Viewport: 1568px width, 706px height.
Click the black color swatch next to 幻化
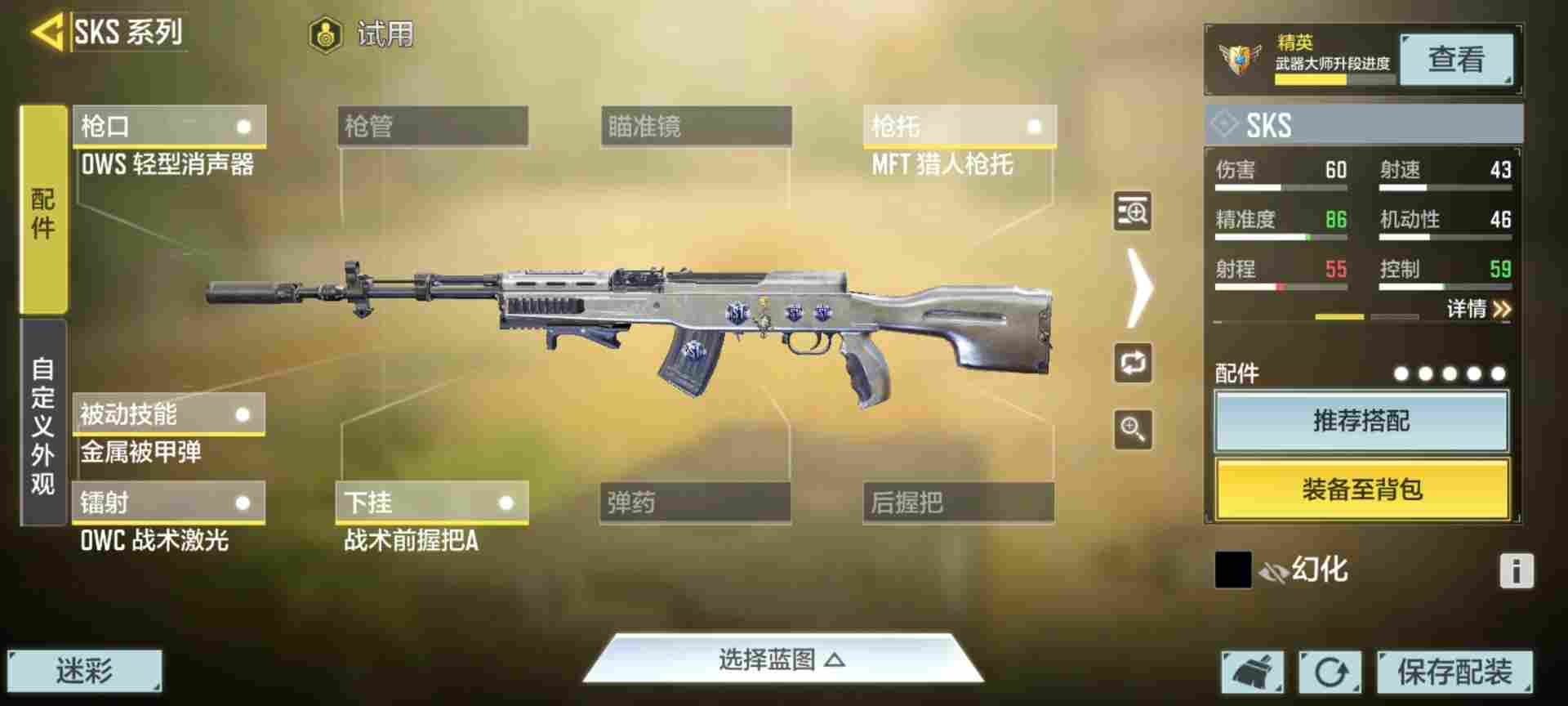(1235, 570)
